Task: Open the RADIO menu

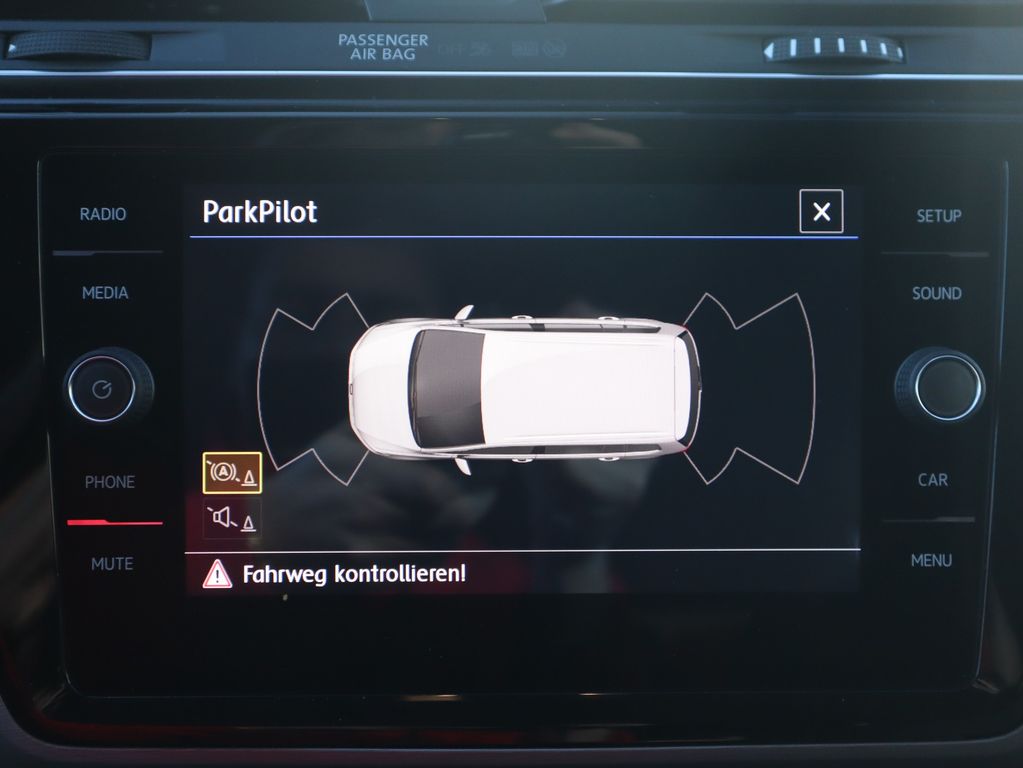Action: click(x=103, y=214)
